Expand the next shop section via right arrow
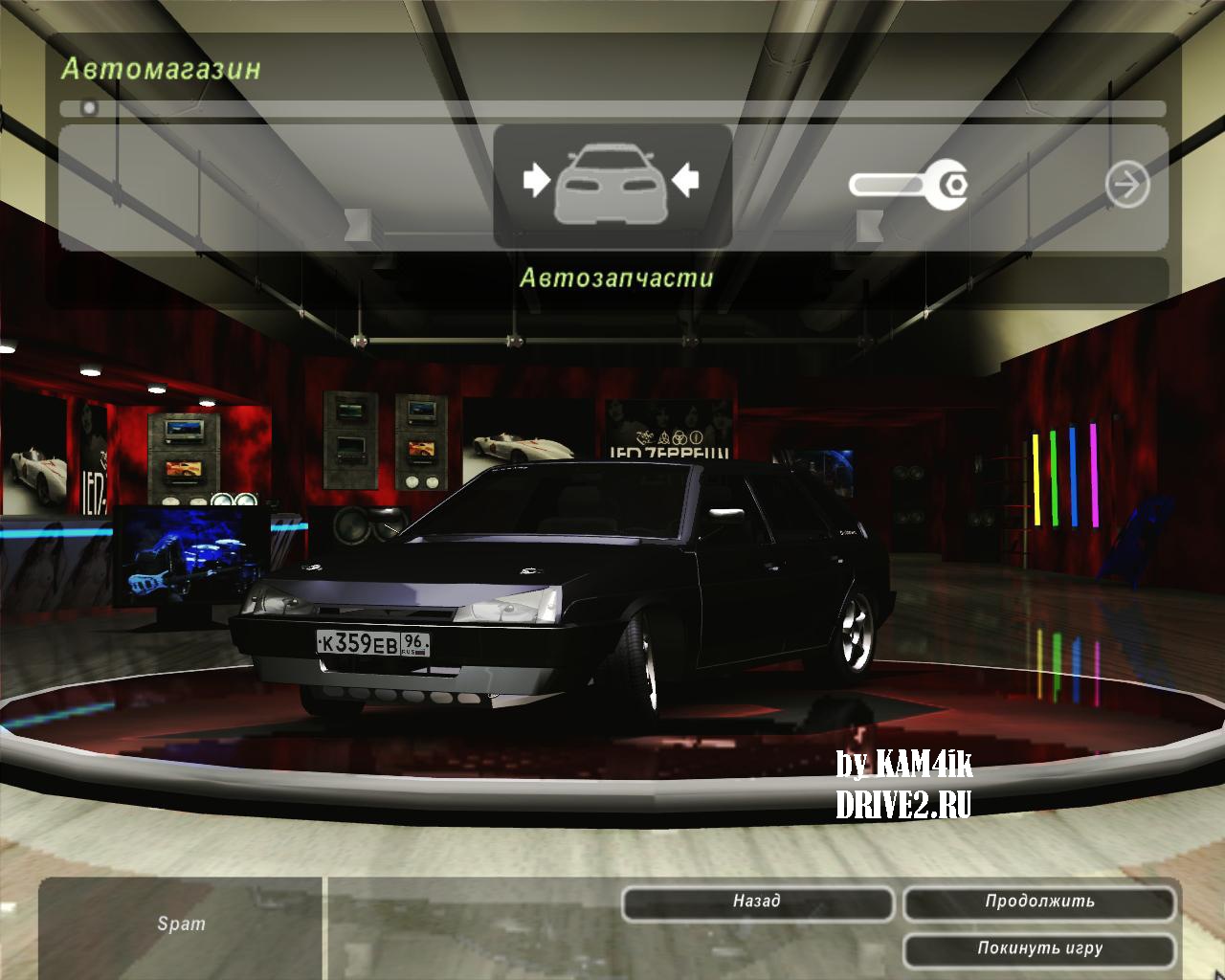 click(x=1127, y=186)
